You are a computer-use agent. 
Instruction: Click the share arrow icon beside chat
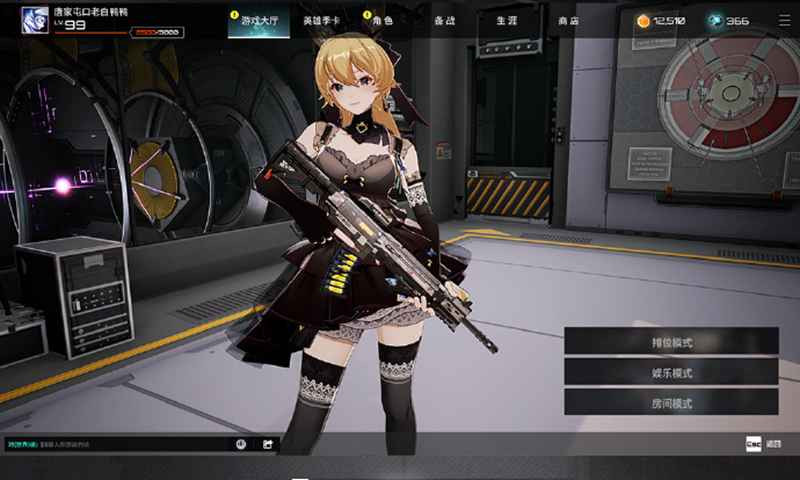click(x=268, y=444)
